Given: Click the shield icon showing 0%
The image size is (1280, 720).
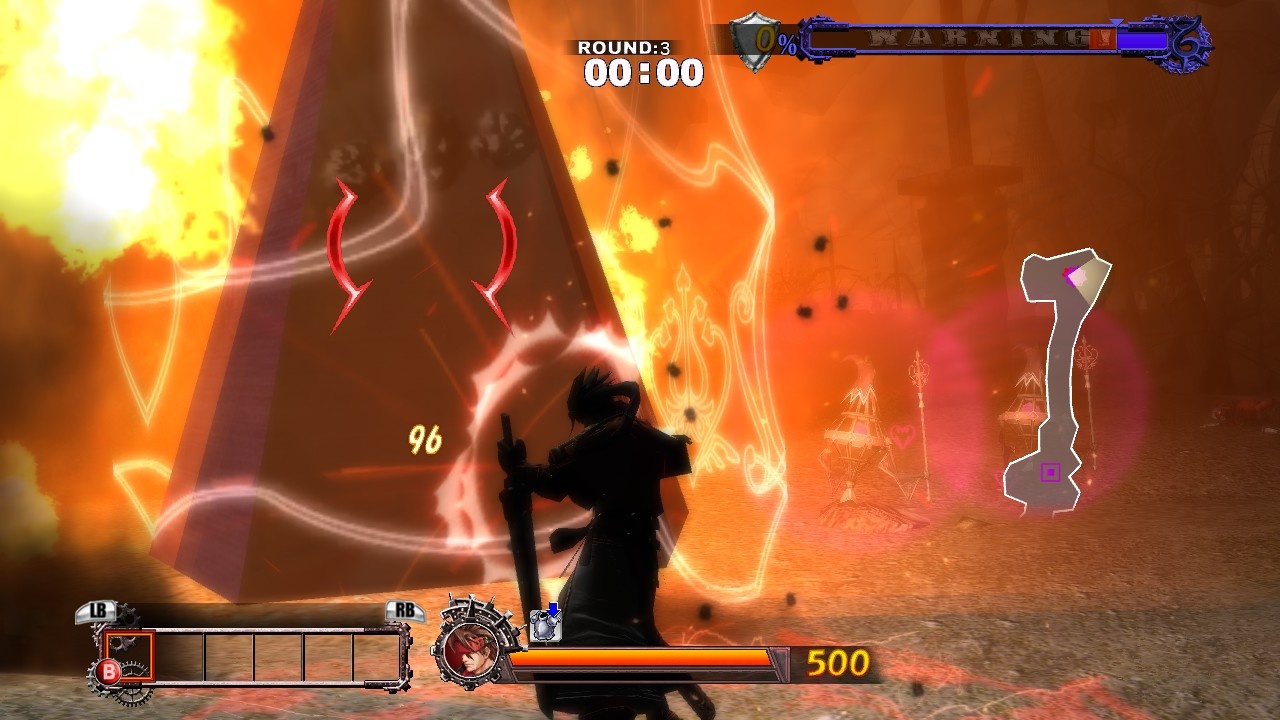Looking at the screenshot, I should [x=757, y=40].
